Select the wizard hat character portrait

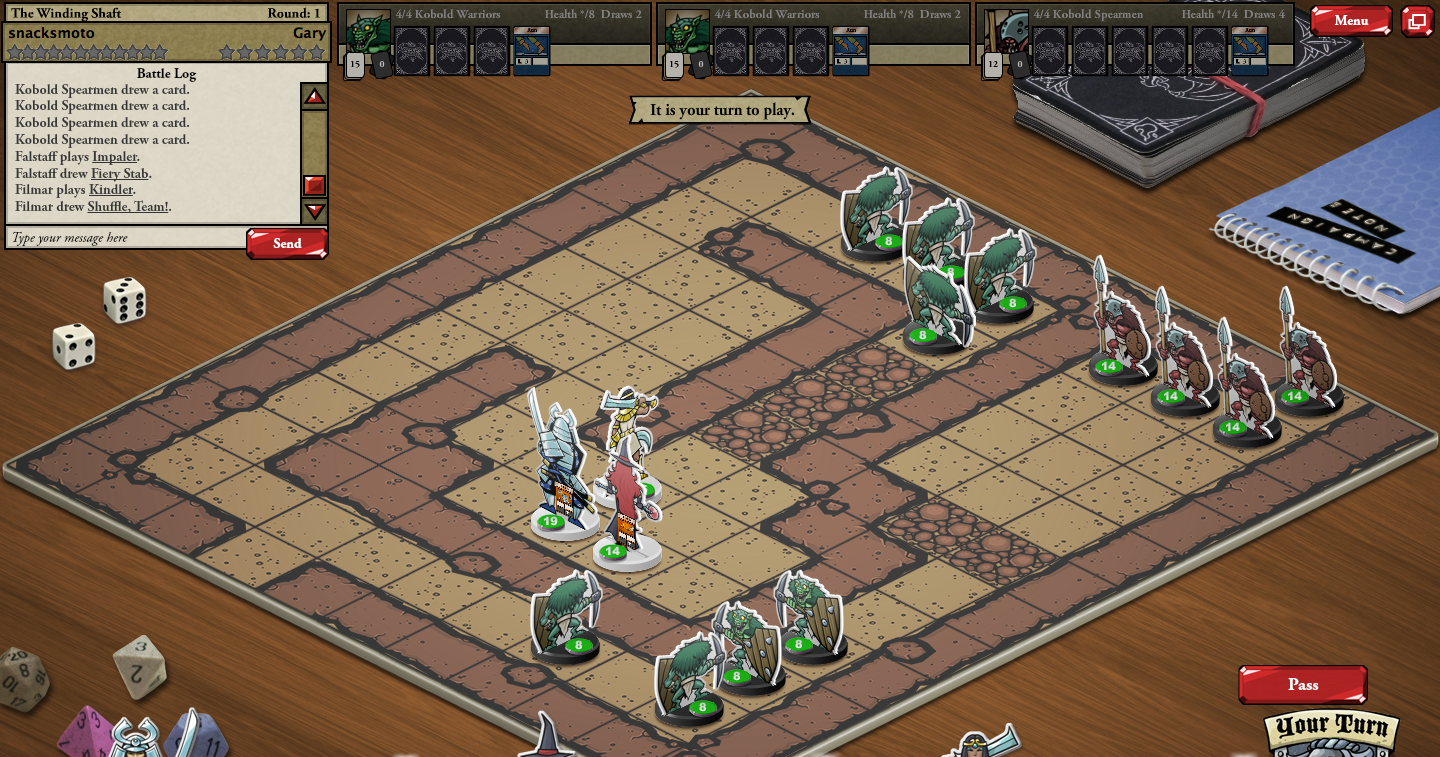[545, 738]
